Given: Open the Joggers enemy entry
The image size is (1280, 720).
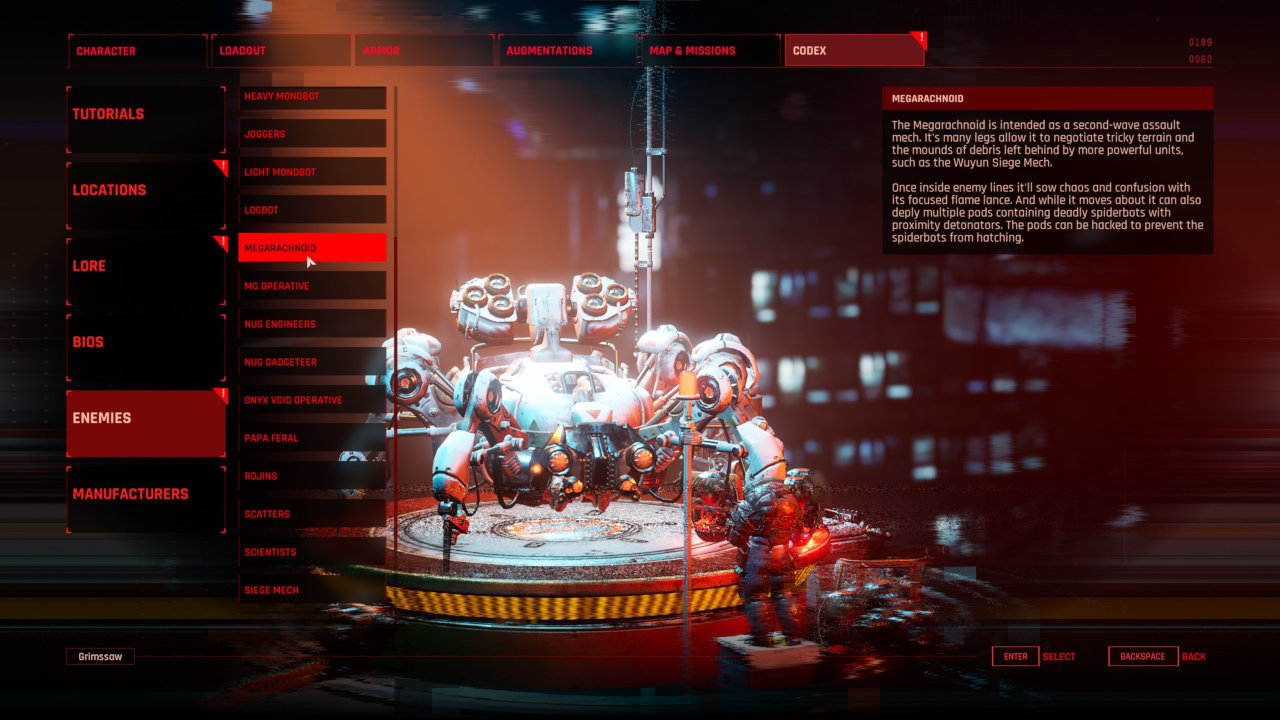Looking at the screenshot, I should coord(312,134).
